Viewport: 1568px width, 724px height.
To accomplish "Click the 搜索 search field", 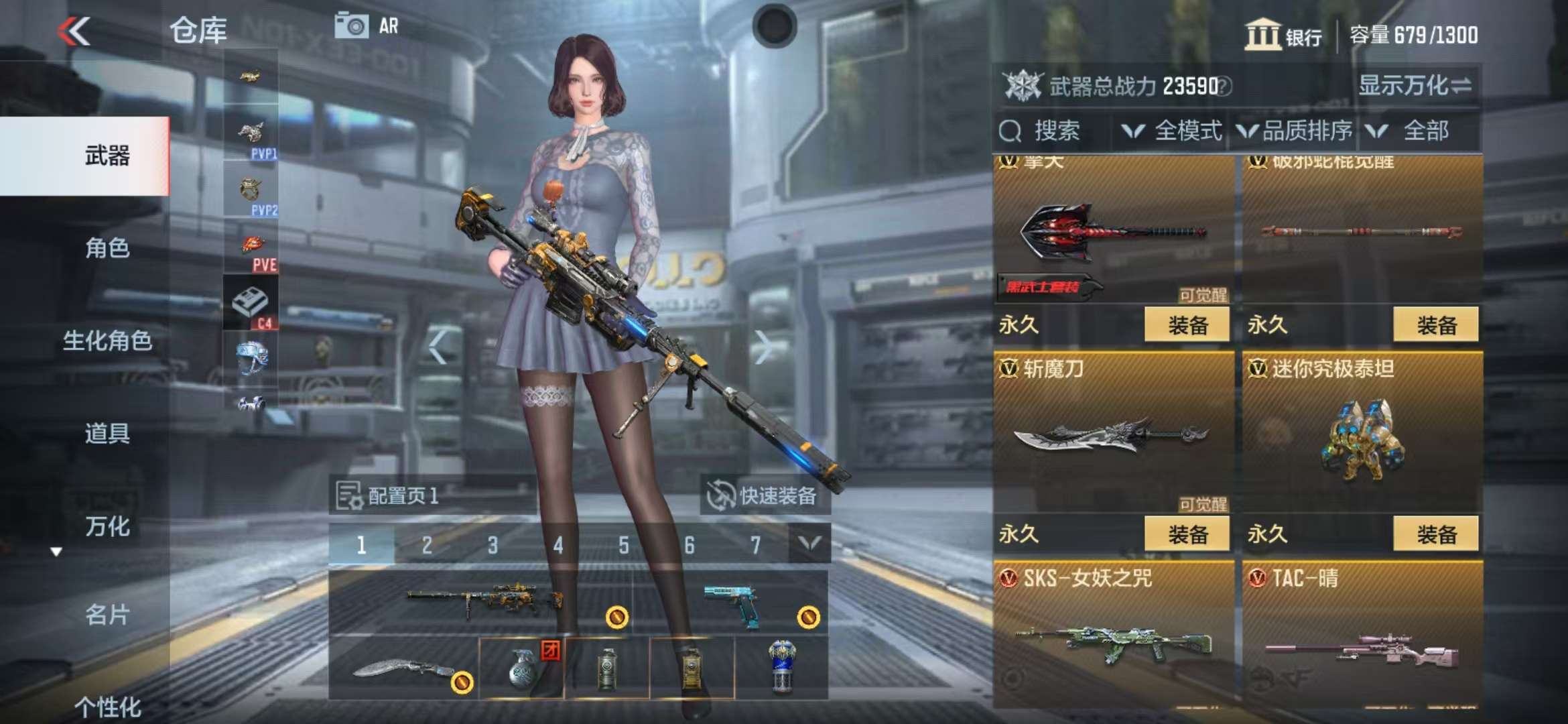I will (x=1055, y=131).
